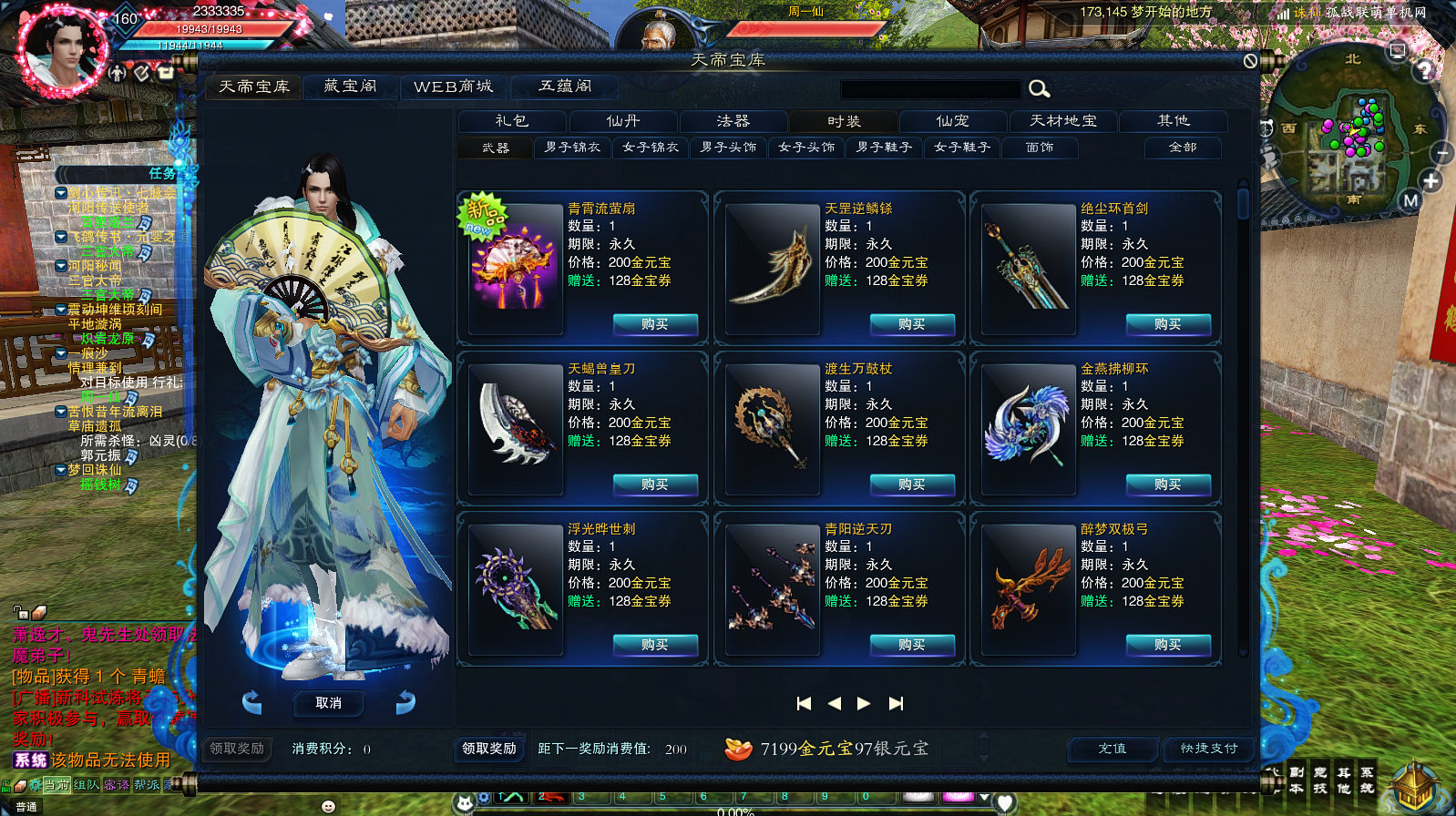Open the 充值 recharge page

1113,749
